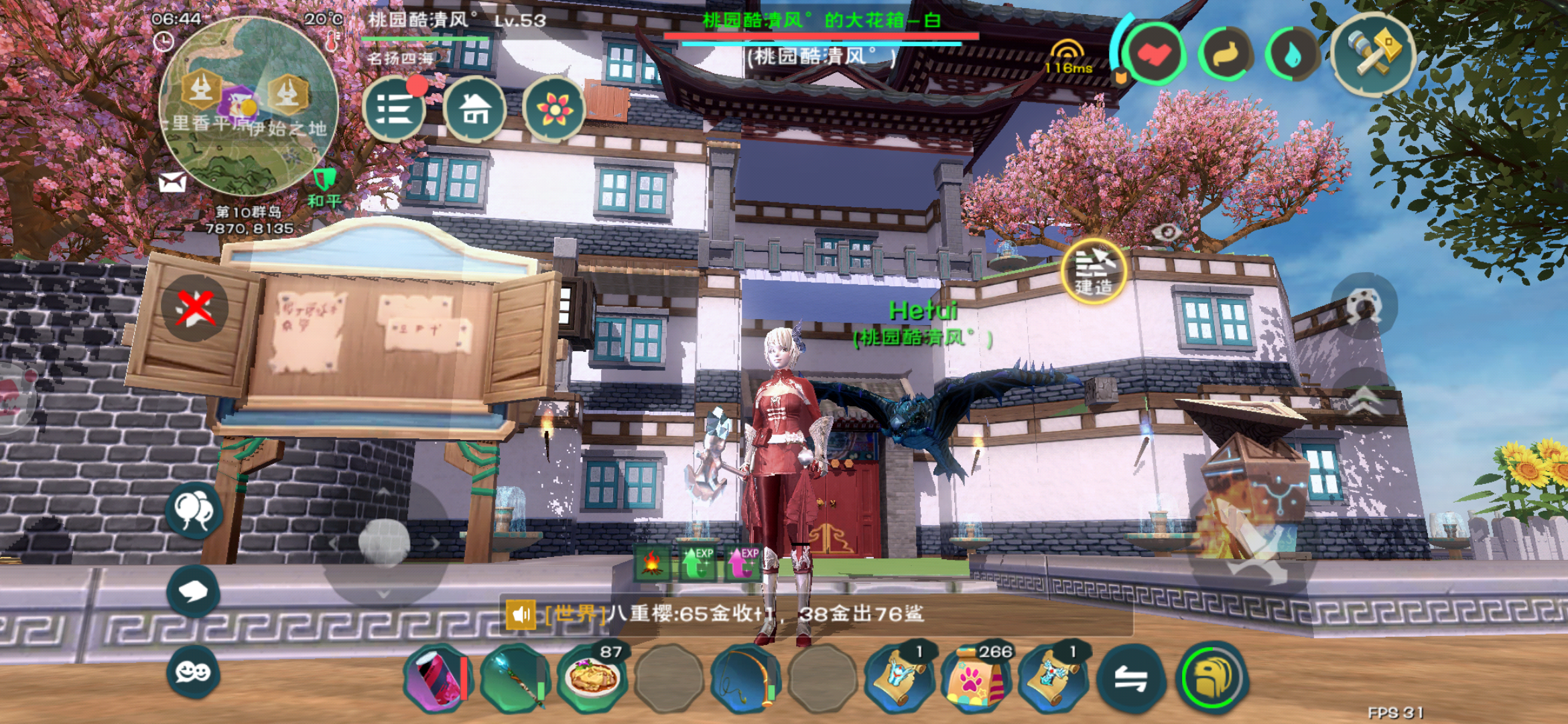This screenshot has width=1568, height=724.
Task: Check the mail envelope icon
Action: tap(172, 182)
